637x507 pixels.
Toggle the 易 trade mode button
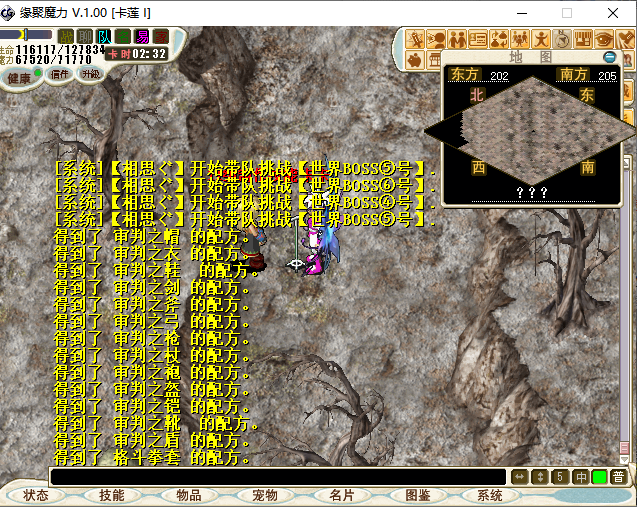point(142,36)
